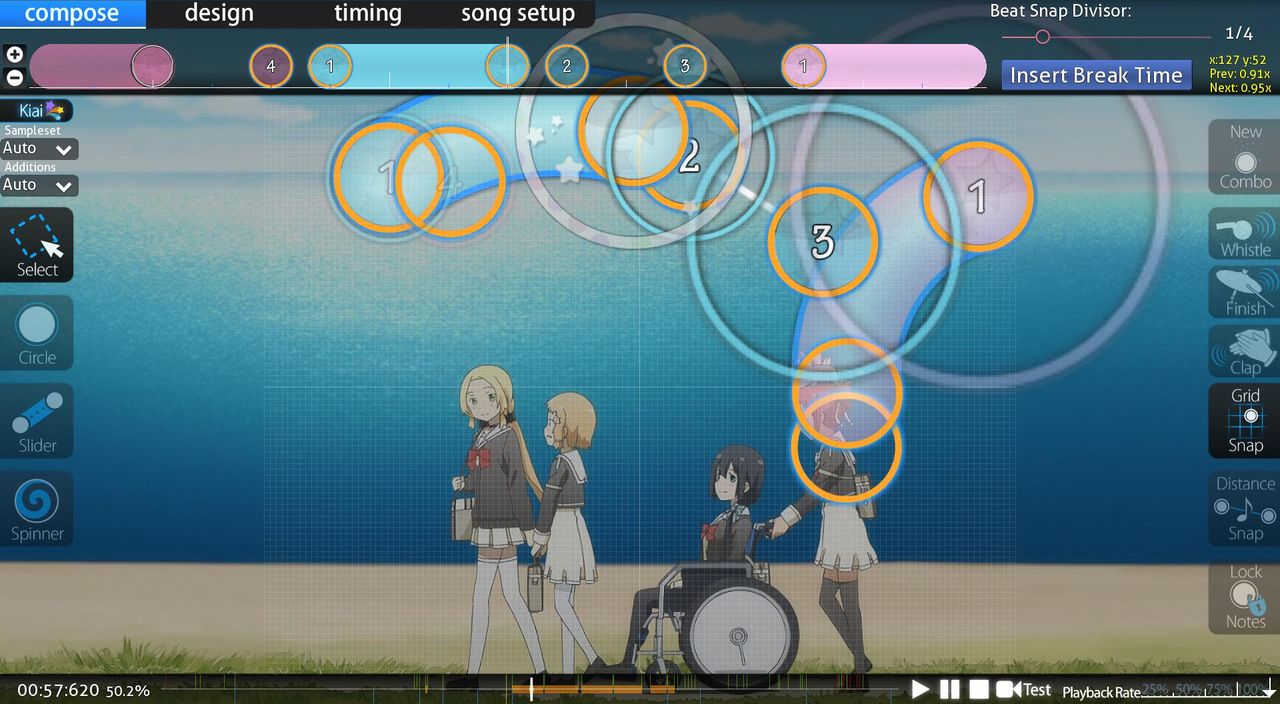Toggle Distance Snap
Viewport: 1280px width, 704px height.
(x=1245, y=508)
